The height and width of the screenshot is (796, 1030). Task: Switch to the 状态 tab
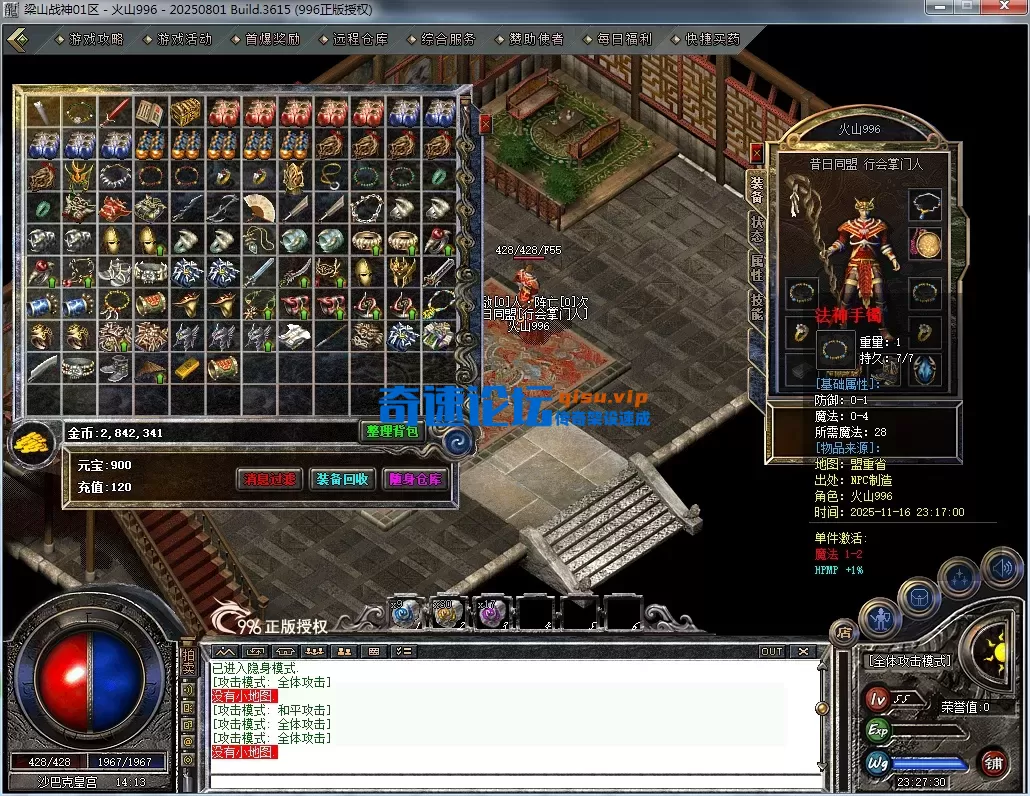coord(756,228)
